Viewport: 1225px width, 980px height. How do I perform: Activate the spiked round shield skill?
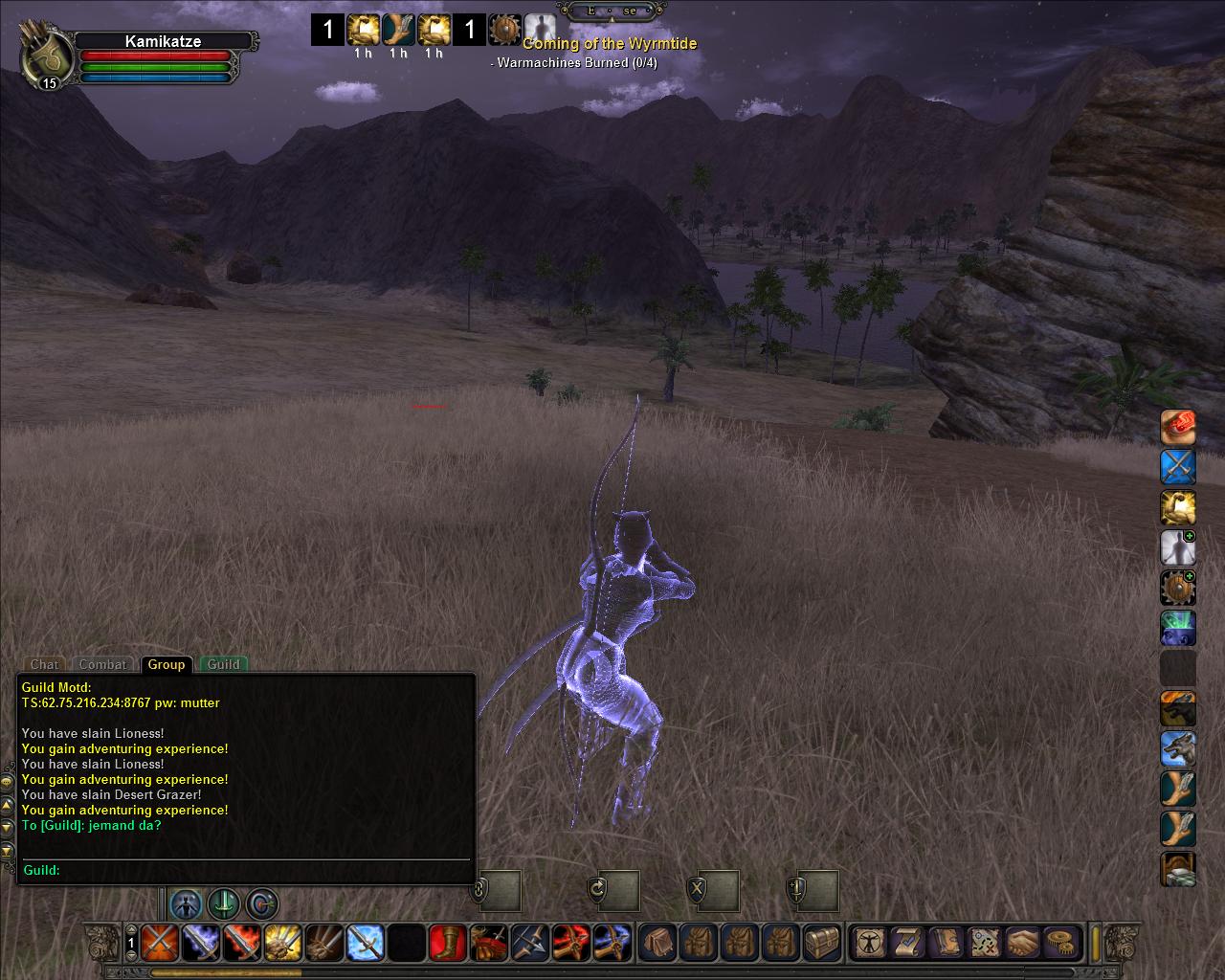[x=1178, y=589]
